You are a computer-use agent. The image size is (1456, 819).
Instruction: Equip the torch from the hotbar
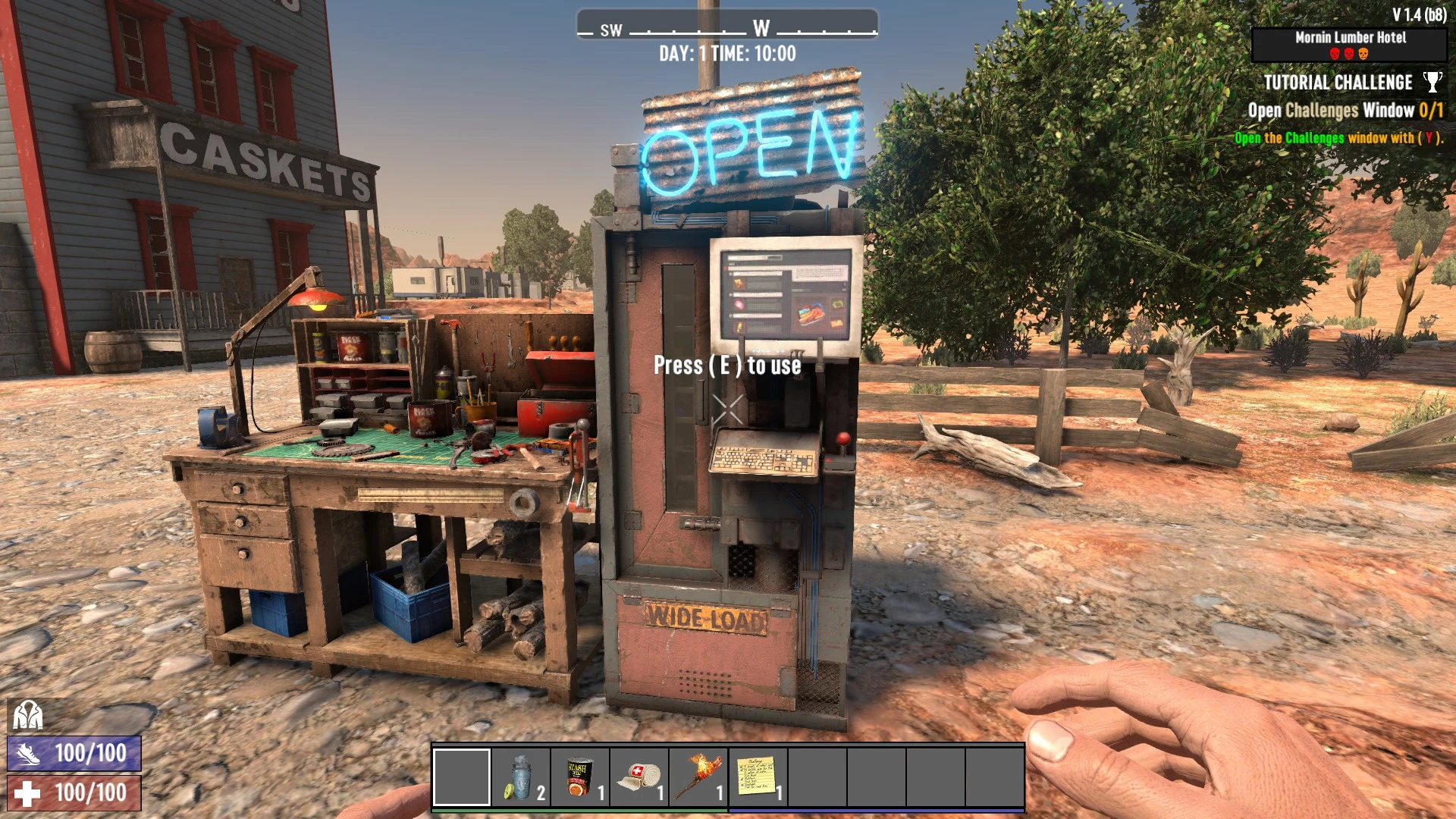tap(698, 777)
